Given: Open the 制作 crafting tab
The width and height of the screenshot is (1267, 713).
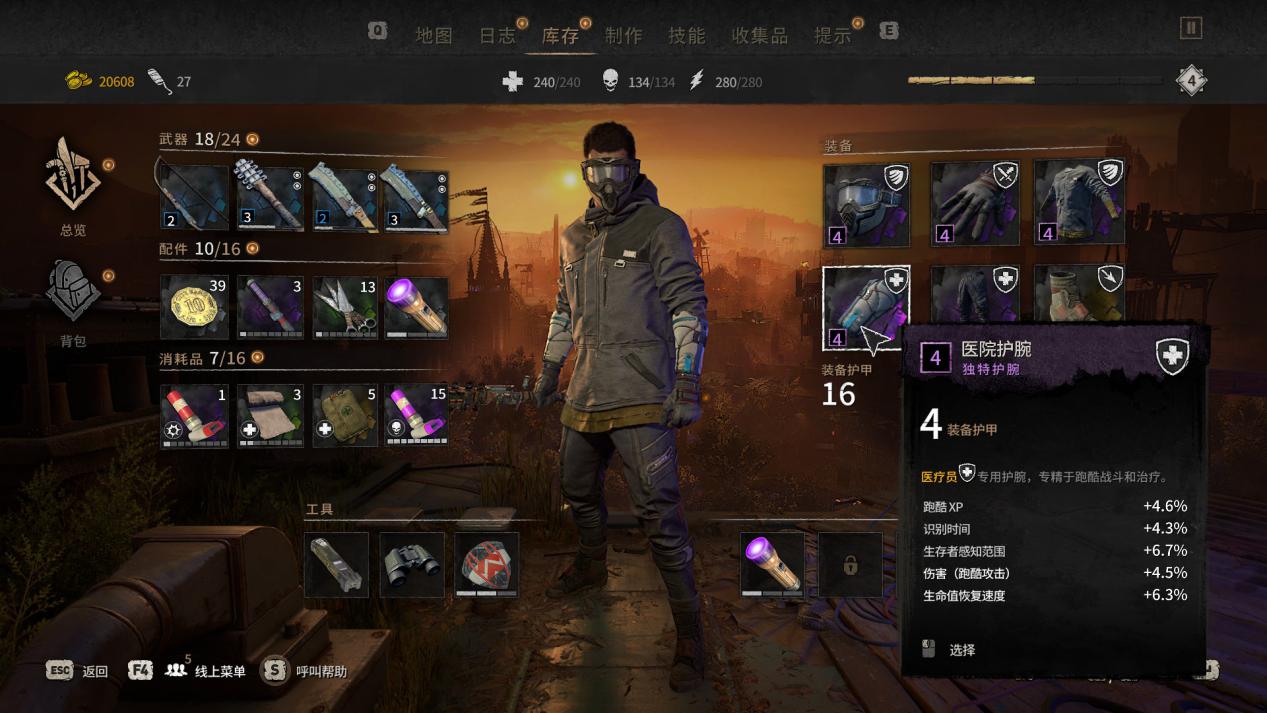Looking at the screenshot, I should 623,36.
